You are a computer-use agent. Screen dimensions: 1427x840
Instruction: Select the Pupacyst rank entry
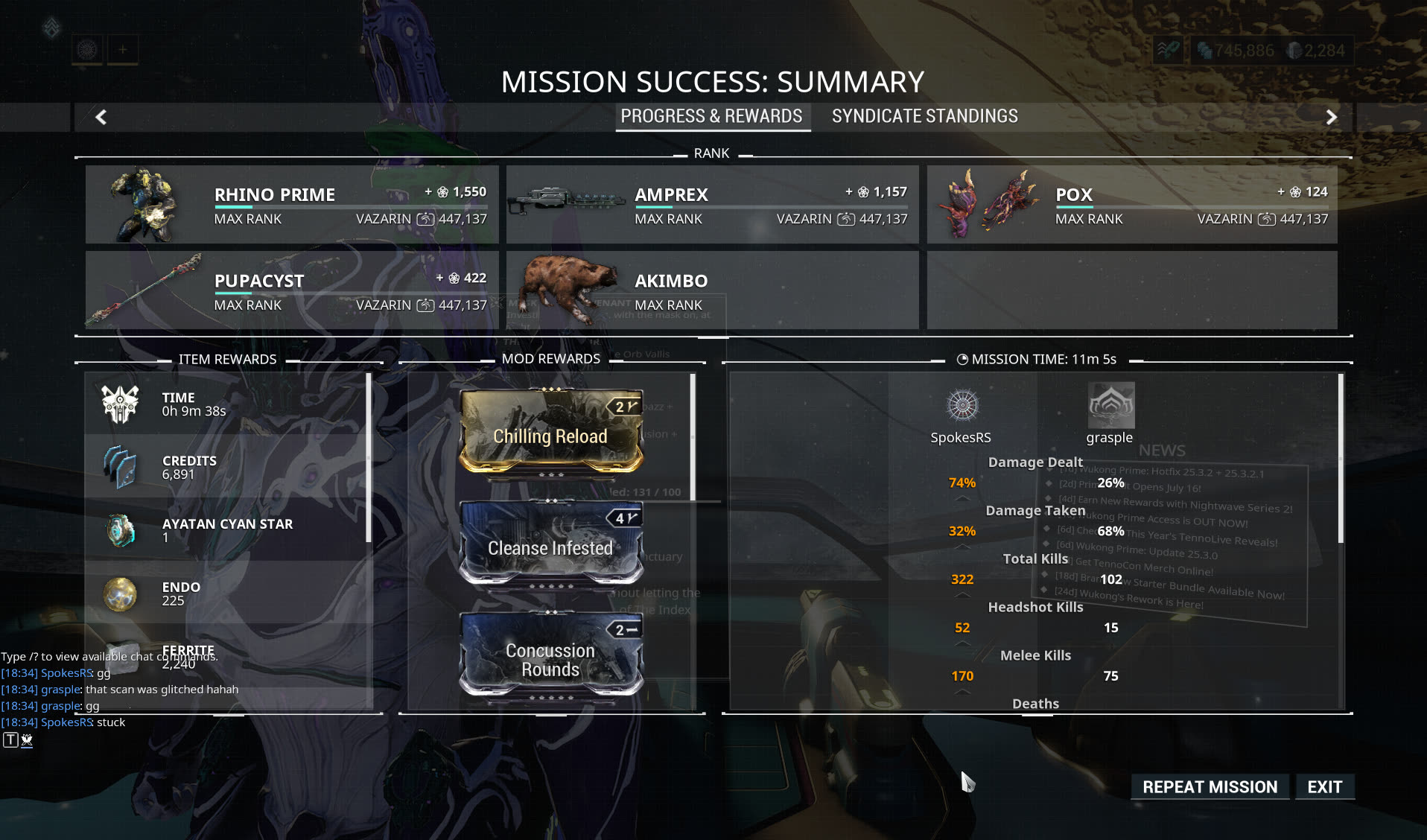tap(292, 290)
